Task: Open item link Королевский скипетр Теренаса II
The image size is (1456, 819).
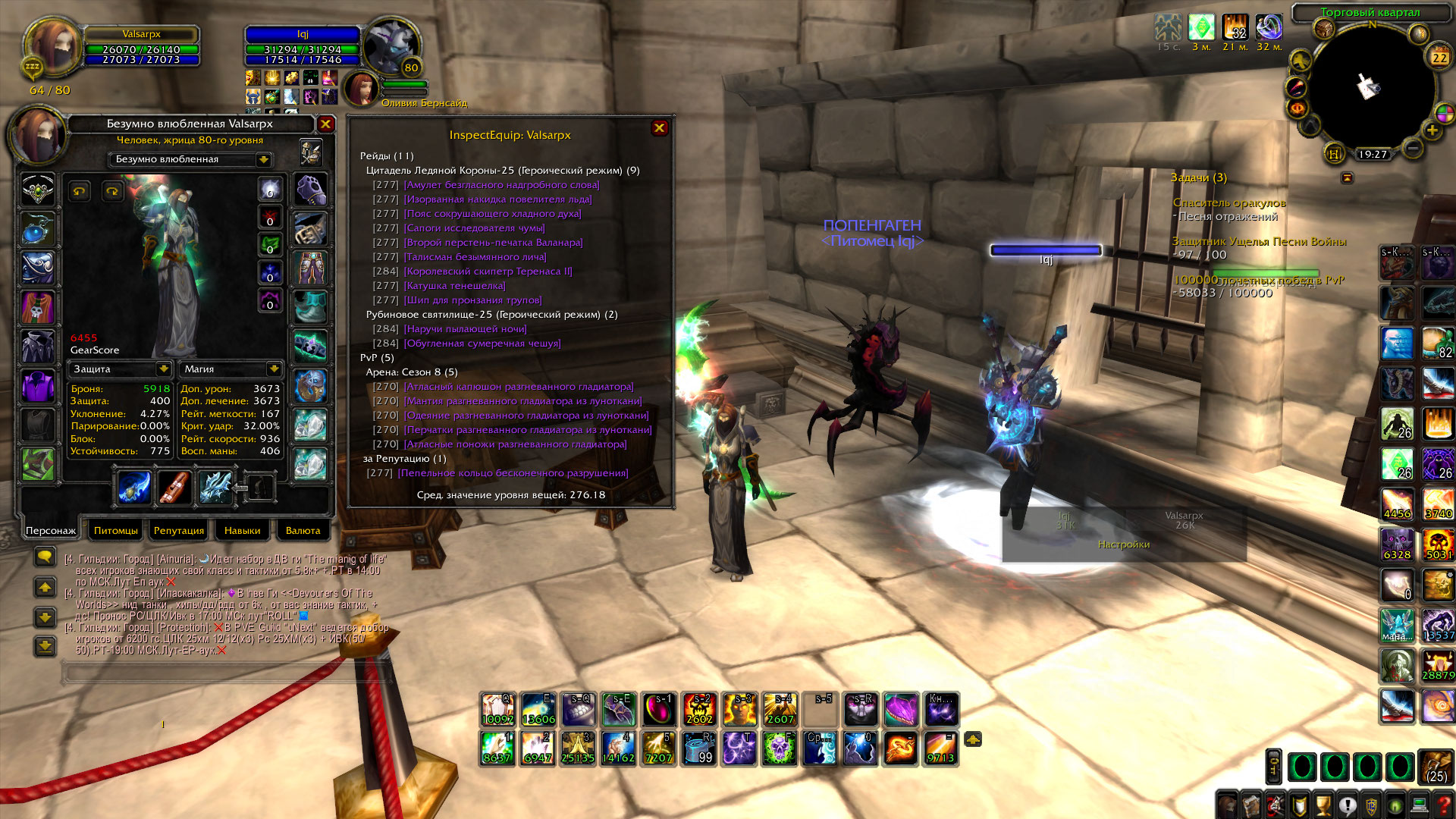Action: (x=488, y=271)
